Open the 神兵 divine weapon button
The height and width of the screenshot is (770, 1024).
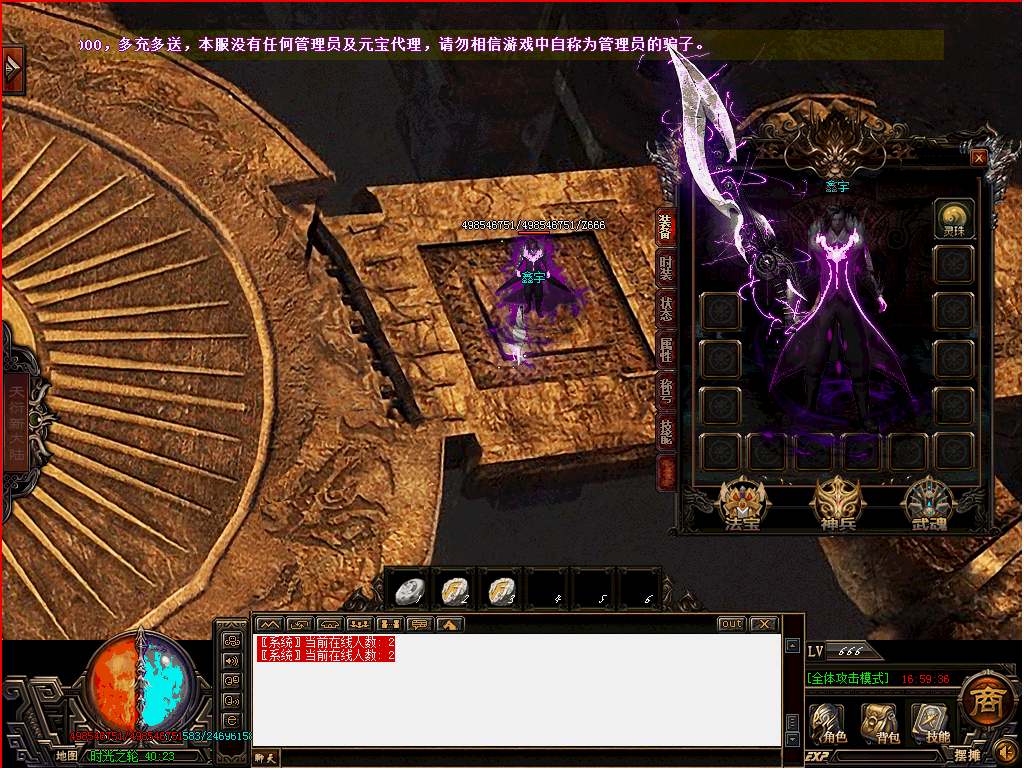(837, 504)
